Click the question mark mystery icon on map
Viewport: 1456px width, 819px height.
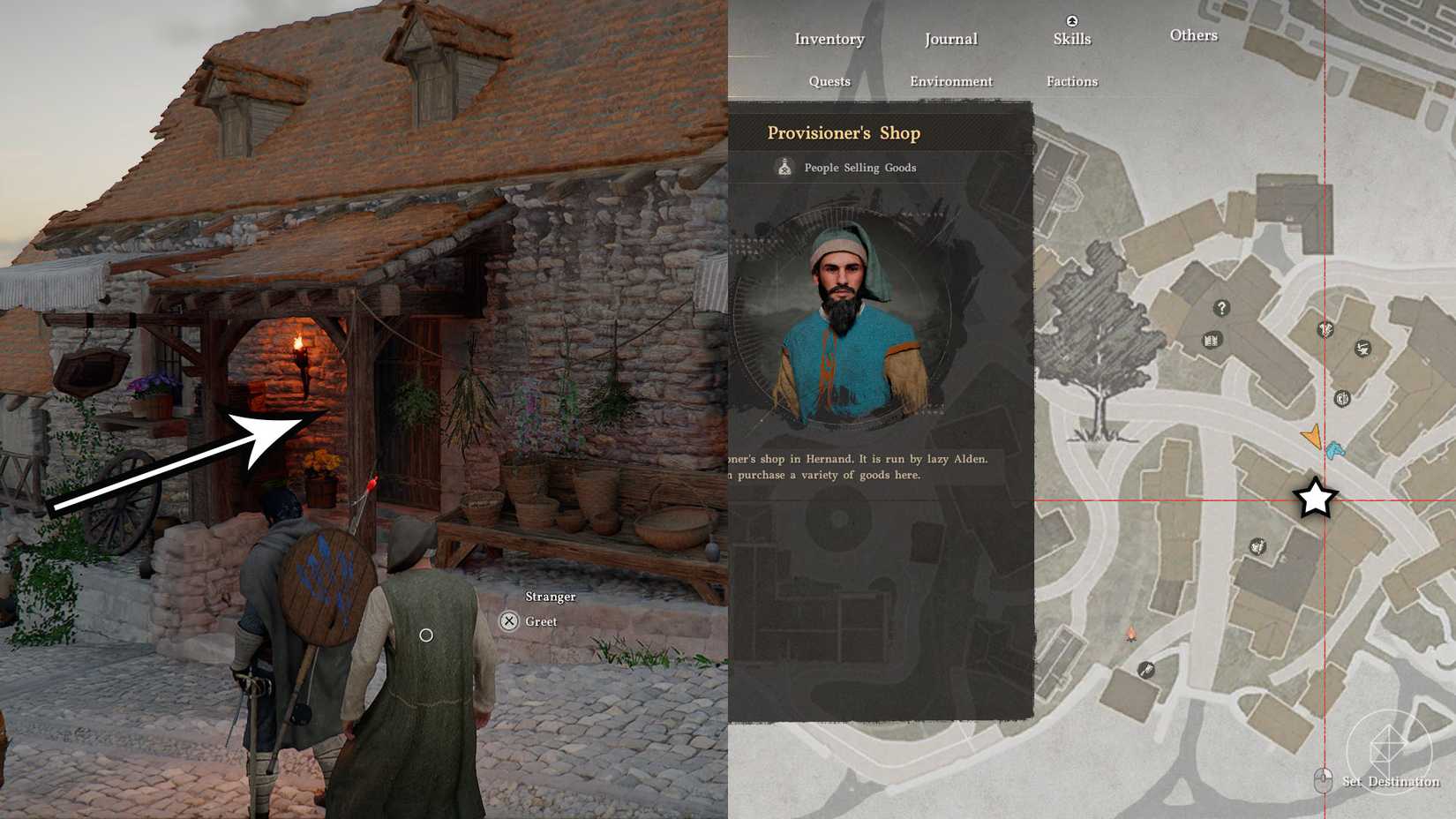coord(1222,308)
